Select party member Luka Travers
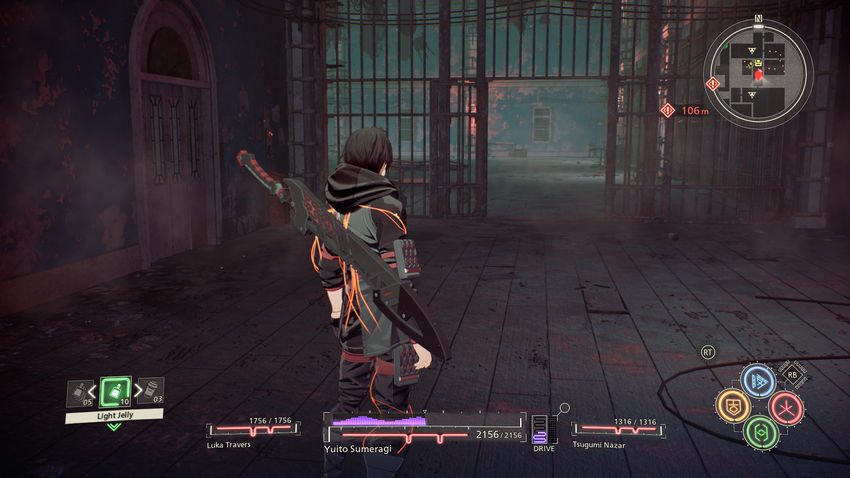Viewport: 850px width, 478px height. (x=251, y=431)
